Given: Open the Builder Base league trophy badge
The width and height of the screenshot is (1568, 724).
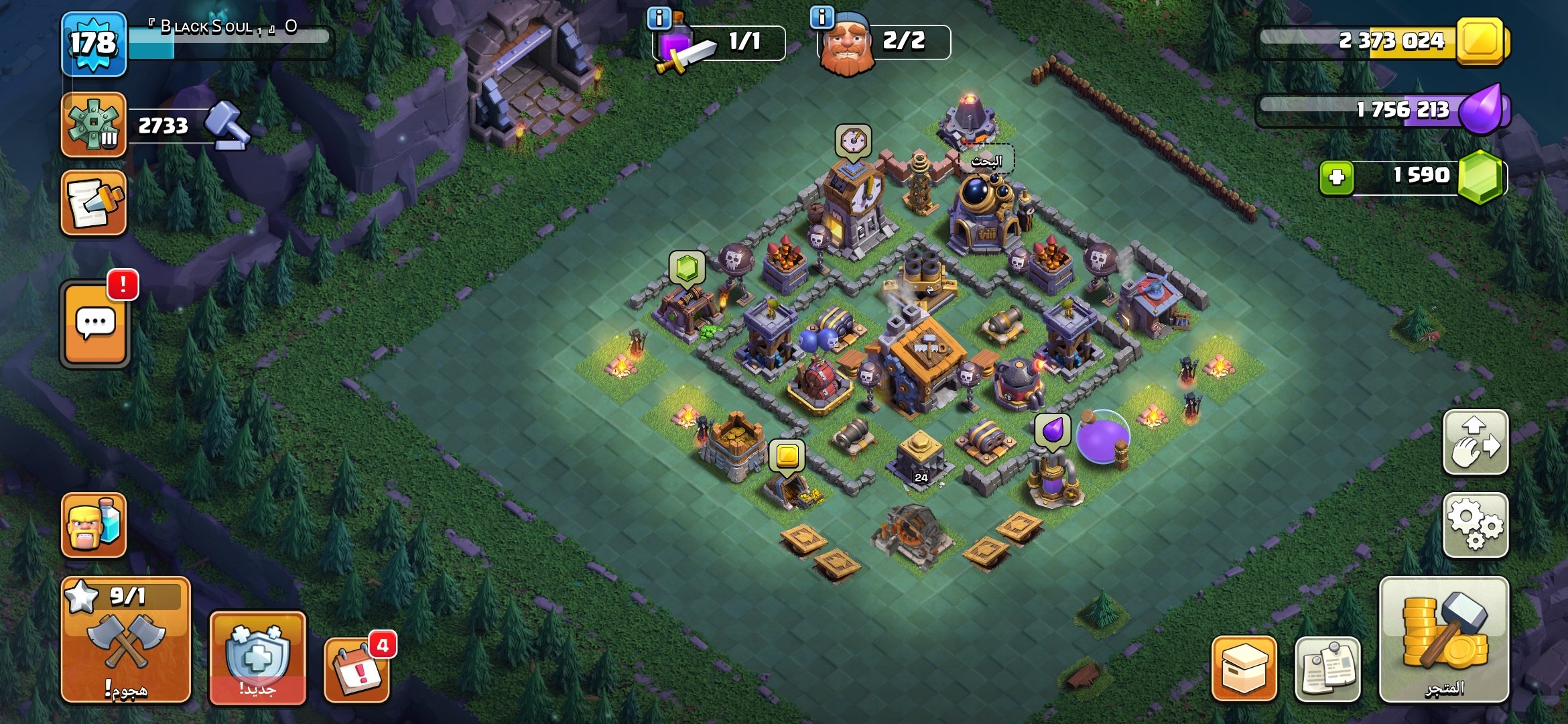Looking at the screenshot, I should 93,125.
